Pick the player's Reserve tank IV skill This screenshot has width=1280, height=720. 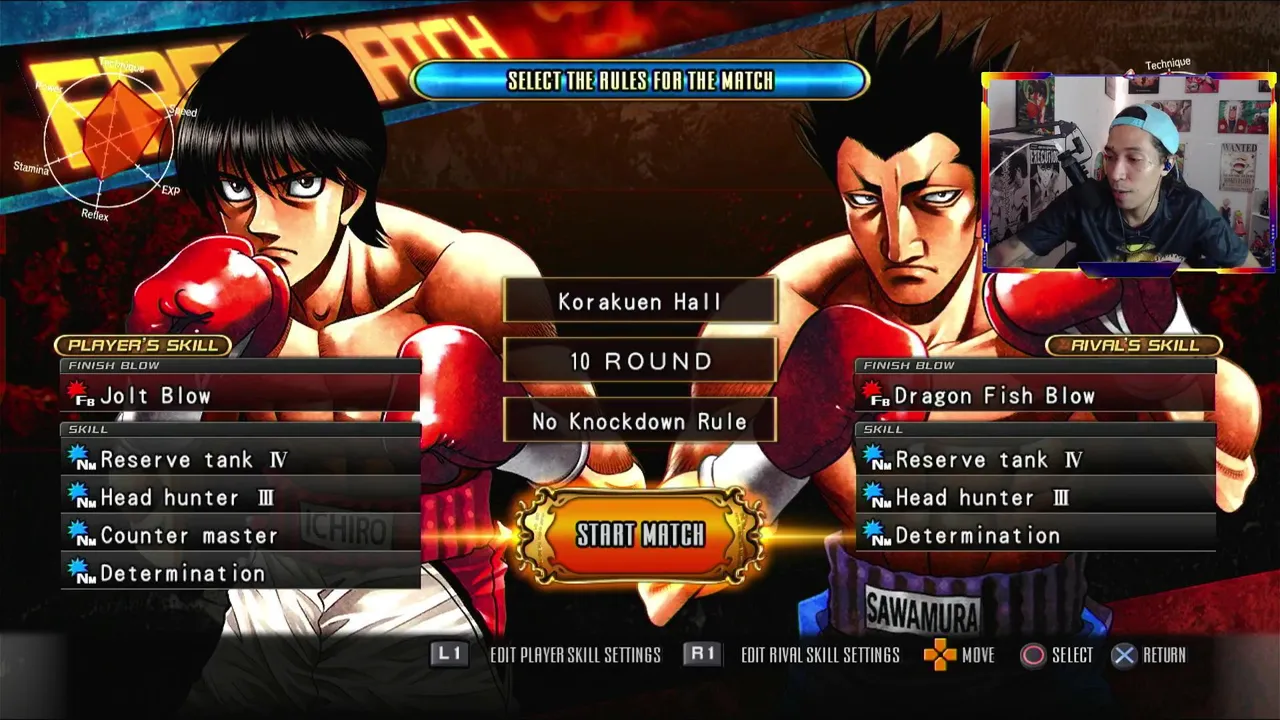240,460
